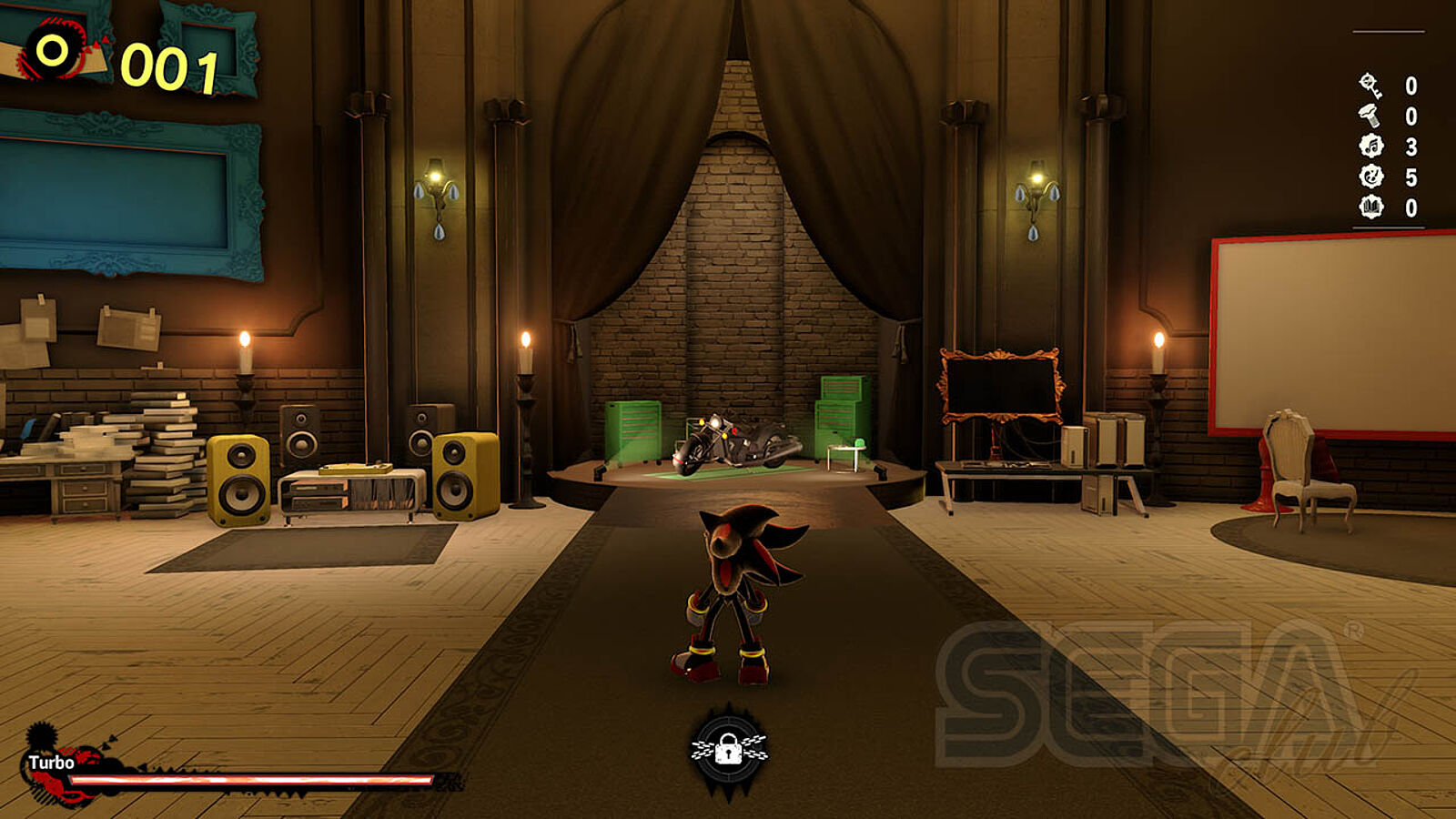
Task: Open the book collectible tracker
Action: pos(1370,207)
